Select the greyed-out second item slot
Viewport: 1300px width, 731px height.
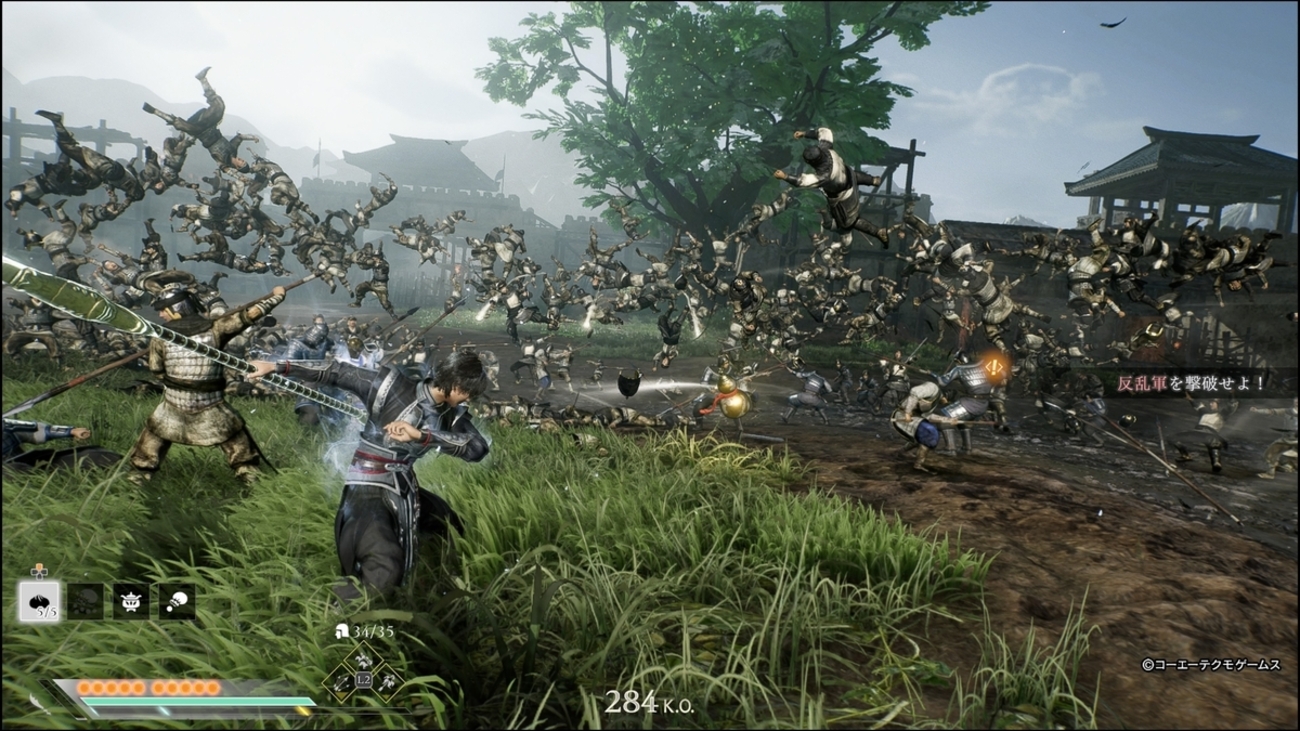tap(85, 601)
